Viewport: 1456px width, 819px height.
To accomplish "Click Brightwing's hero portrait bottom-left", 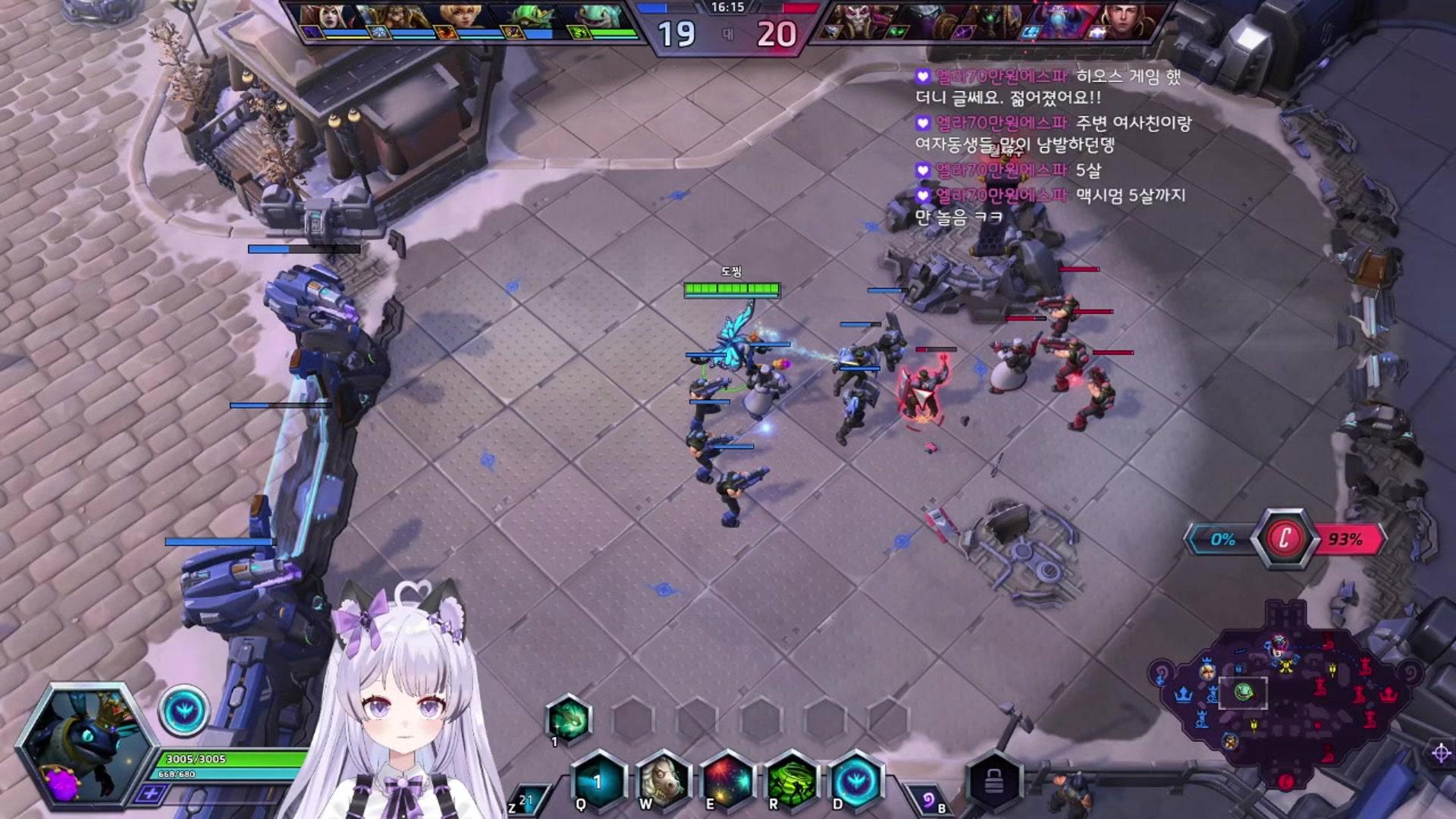I will click(83, 747).
